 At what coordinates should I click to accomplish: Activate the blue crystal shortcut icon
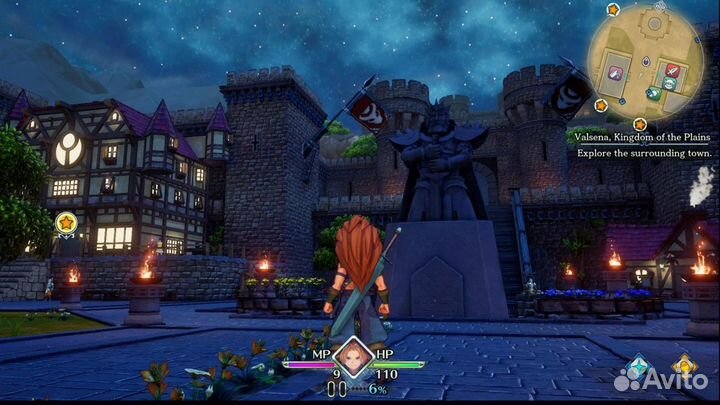click(x=637, y=365)
